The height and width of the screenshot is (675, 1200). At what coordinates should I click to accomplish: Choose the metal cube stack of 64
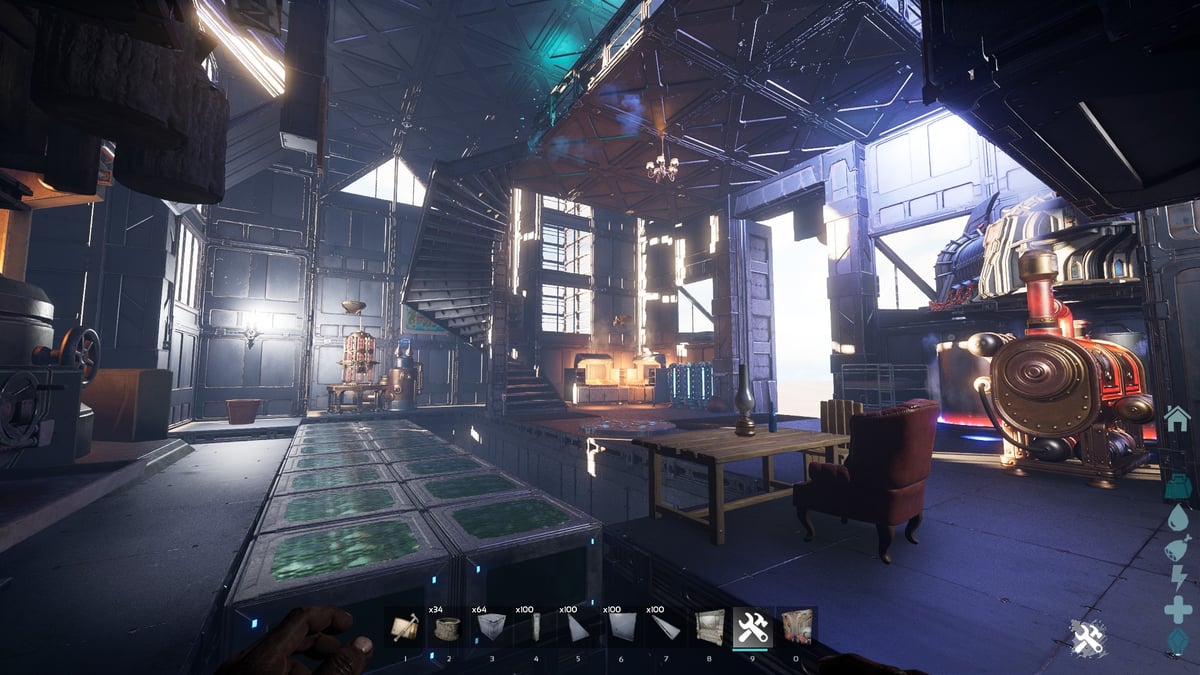pyautogui.click(x=492, y=627)
